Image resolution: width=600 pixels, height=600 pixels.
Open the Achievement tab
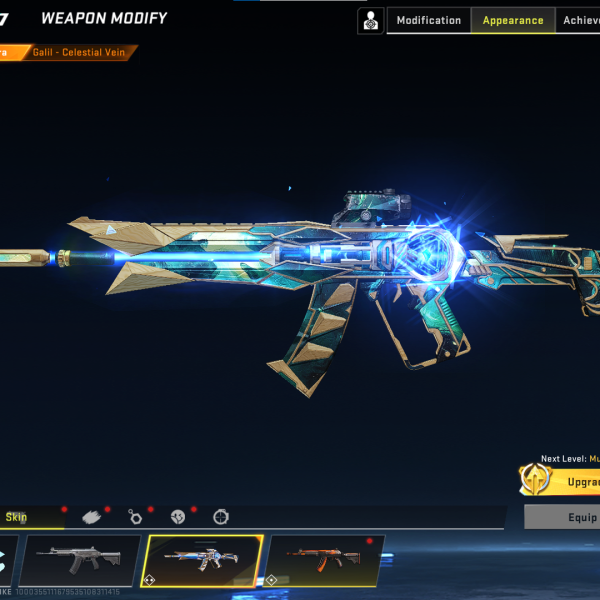[580, 20]
